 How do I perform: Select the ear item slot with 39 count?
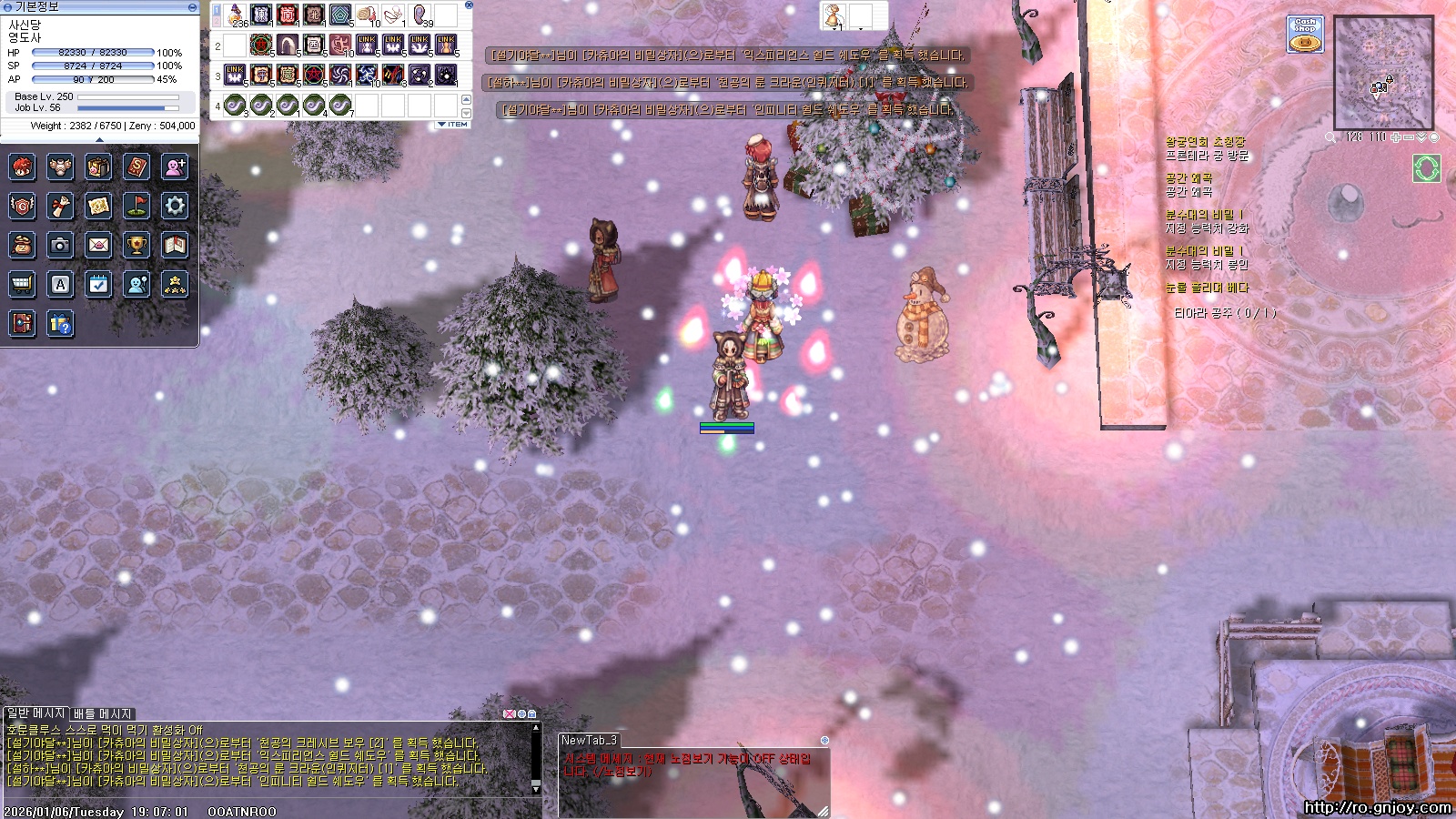[420, 15]
